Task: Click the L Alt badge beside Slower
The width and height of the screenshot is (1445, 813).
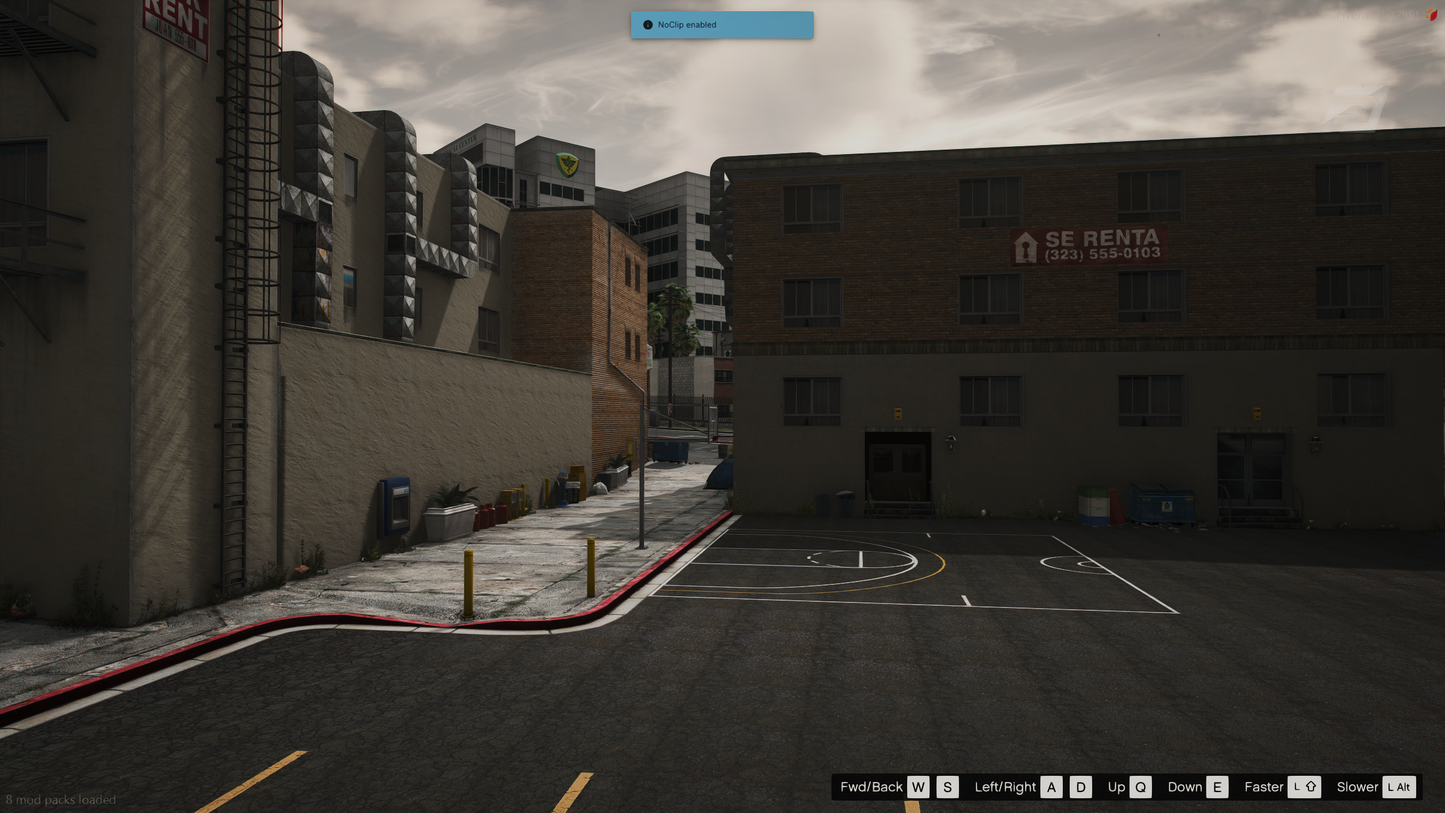Action: (x=1400, y=787)
